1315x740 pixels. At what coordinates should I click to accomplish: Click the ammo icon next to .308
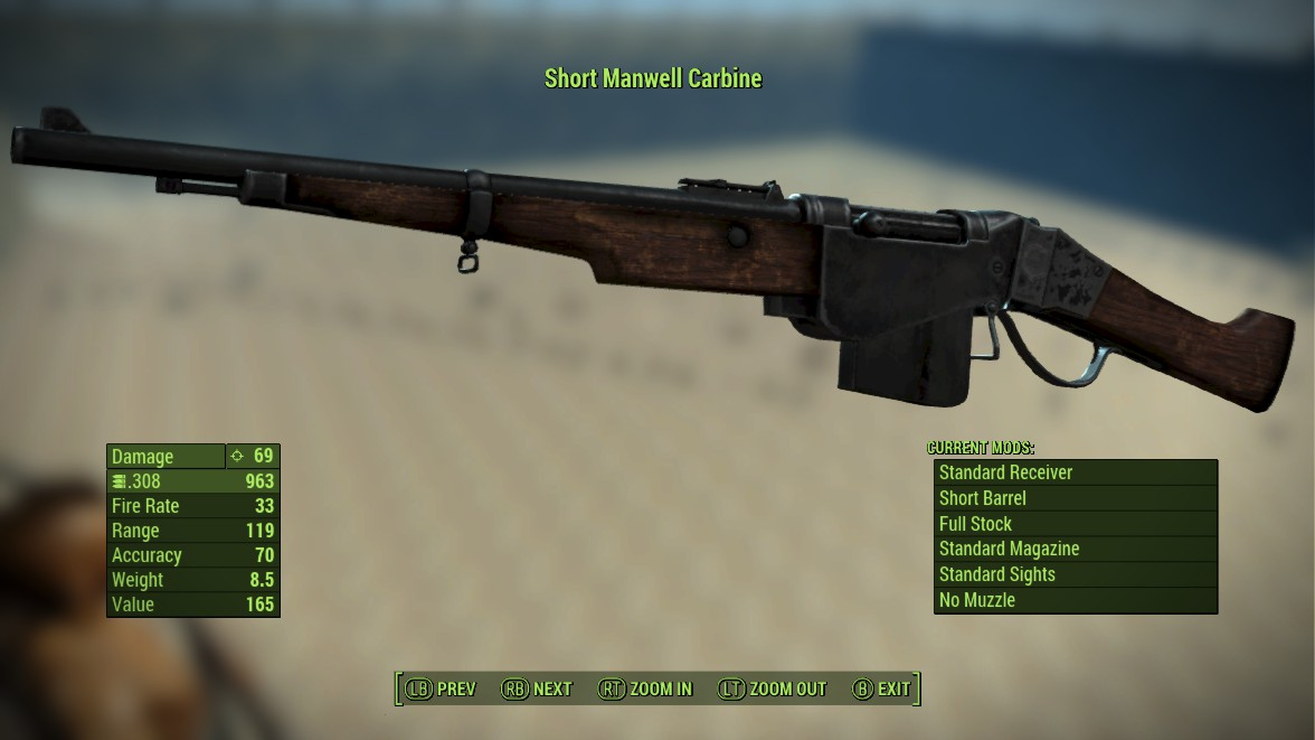[117, 480]
